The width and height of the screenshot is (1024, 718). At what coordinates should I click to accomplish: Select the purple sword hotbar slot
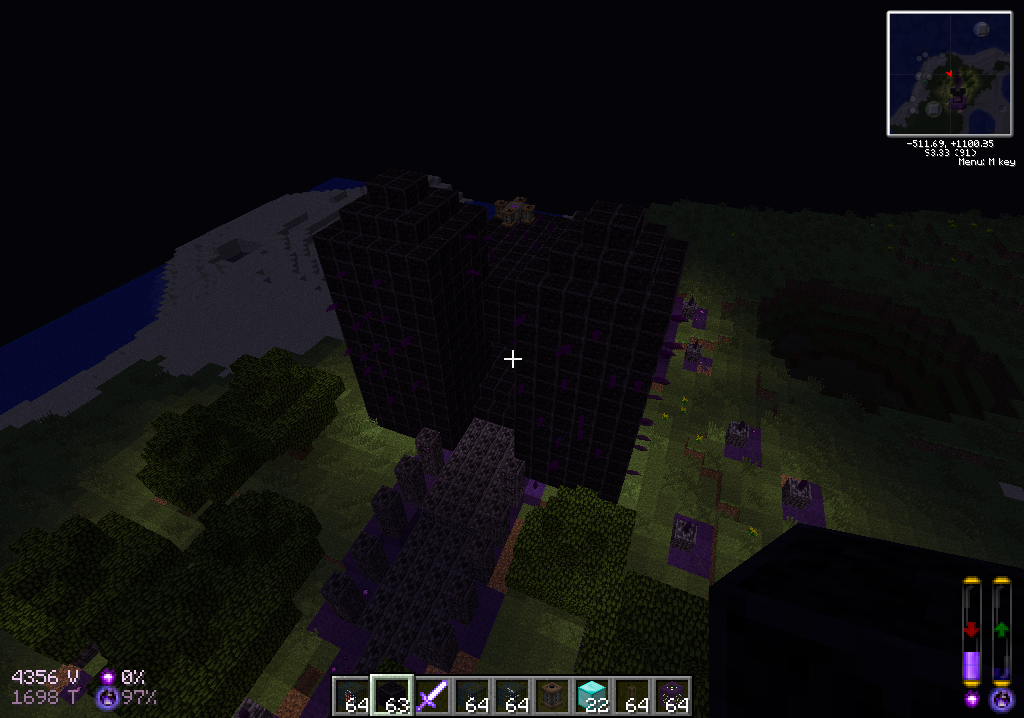[432, 696]
